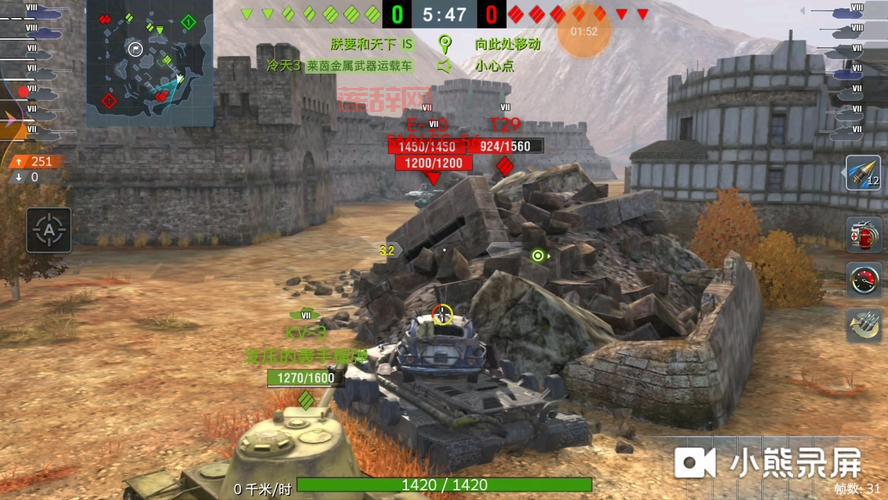888x500 pixels.
Task: Activate the red speedometer gauge consumable
Action: [x=863, y=280]
